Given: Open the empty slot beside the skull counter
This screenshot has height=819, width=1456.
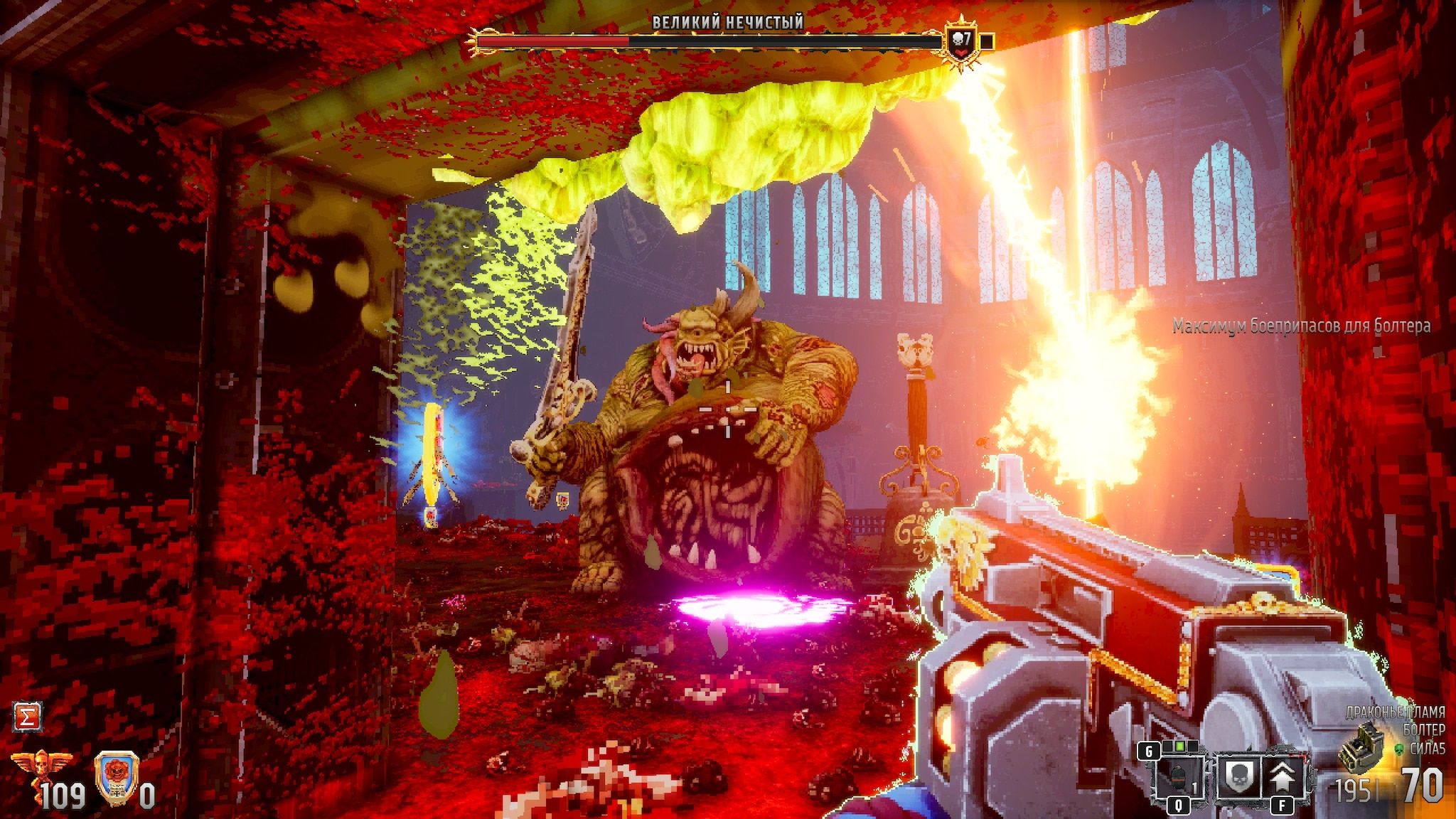Looking at the screenshot, I should click(x=987, y=41).
